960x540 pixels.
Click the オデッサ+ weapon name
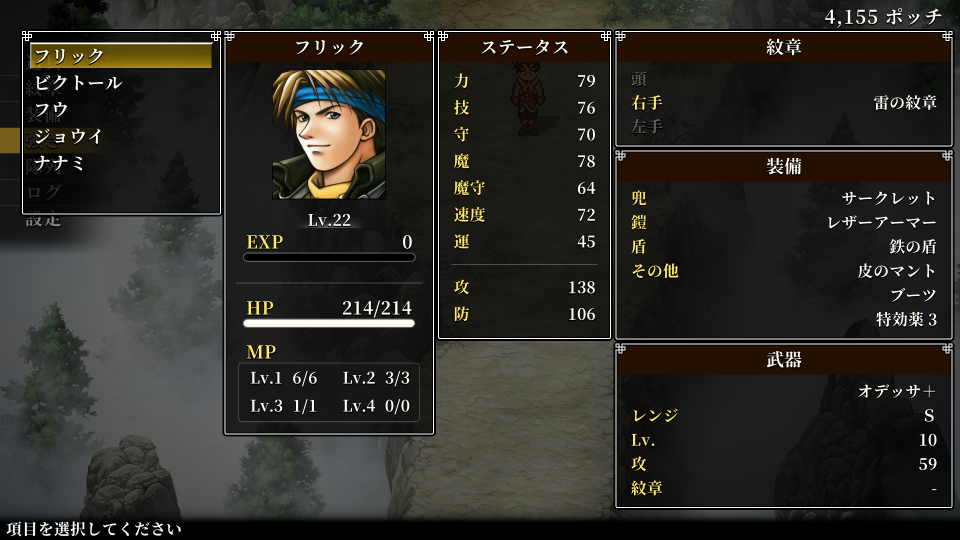(x=897, y=391)
